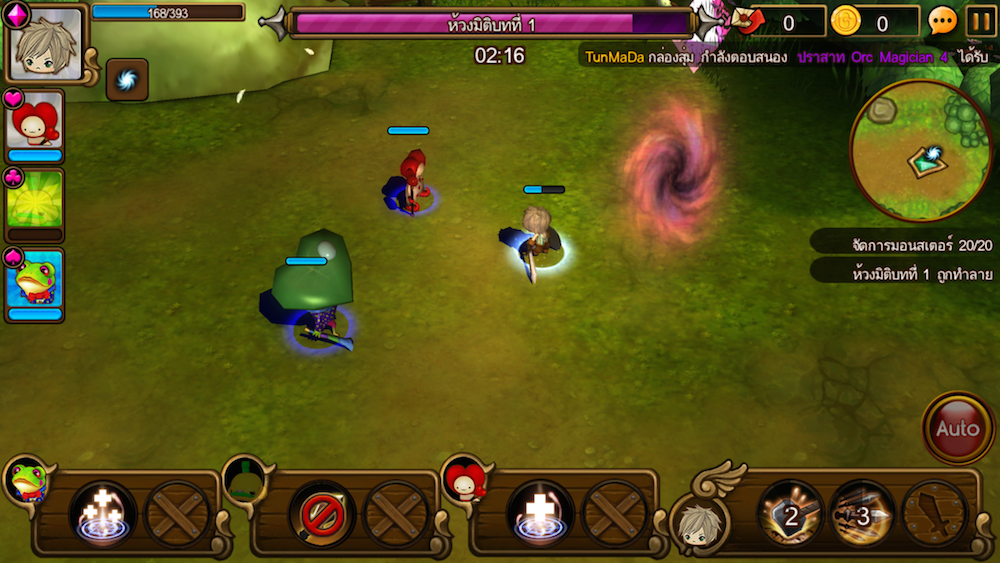This screenshot has width=1000, height=563.
Task: Tap the blue swirl portal icon
Action: point(127,80)
